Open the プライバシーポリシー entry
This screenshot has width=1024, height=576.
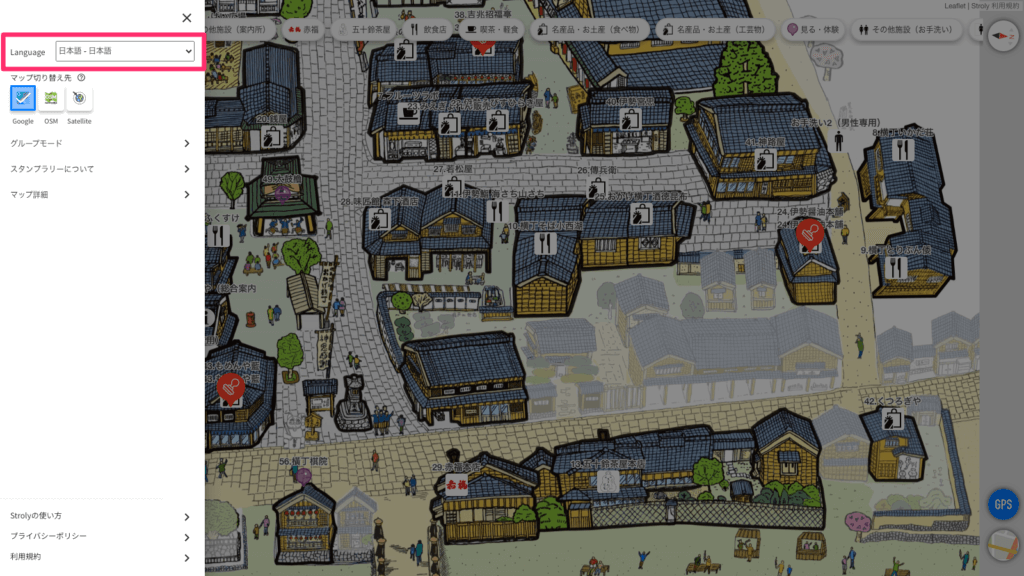click(x=100, y=536)
